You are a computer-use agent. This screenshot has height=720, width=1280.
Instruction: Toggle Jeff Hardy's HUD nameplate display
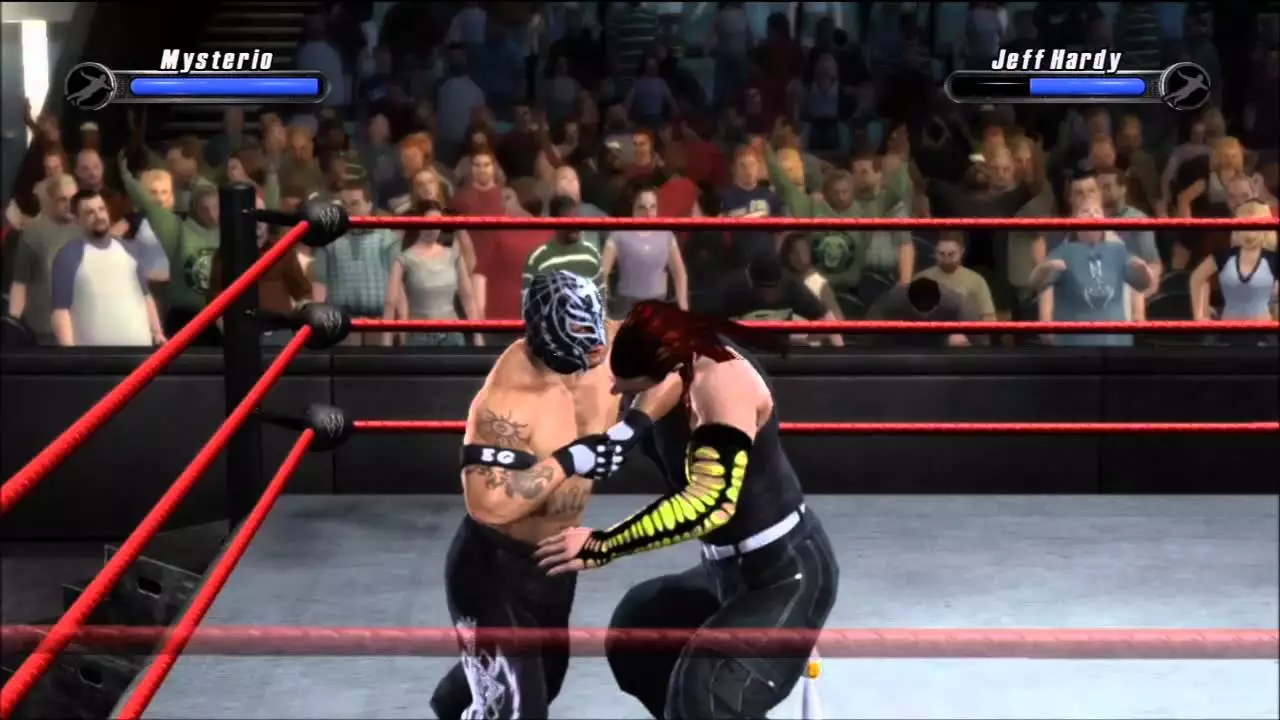[1055, 60]
